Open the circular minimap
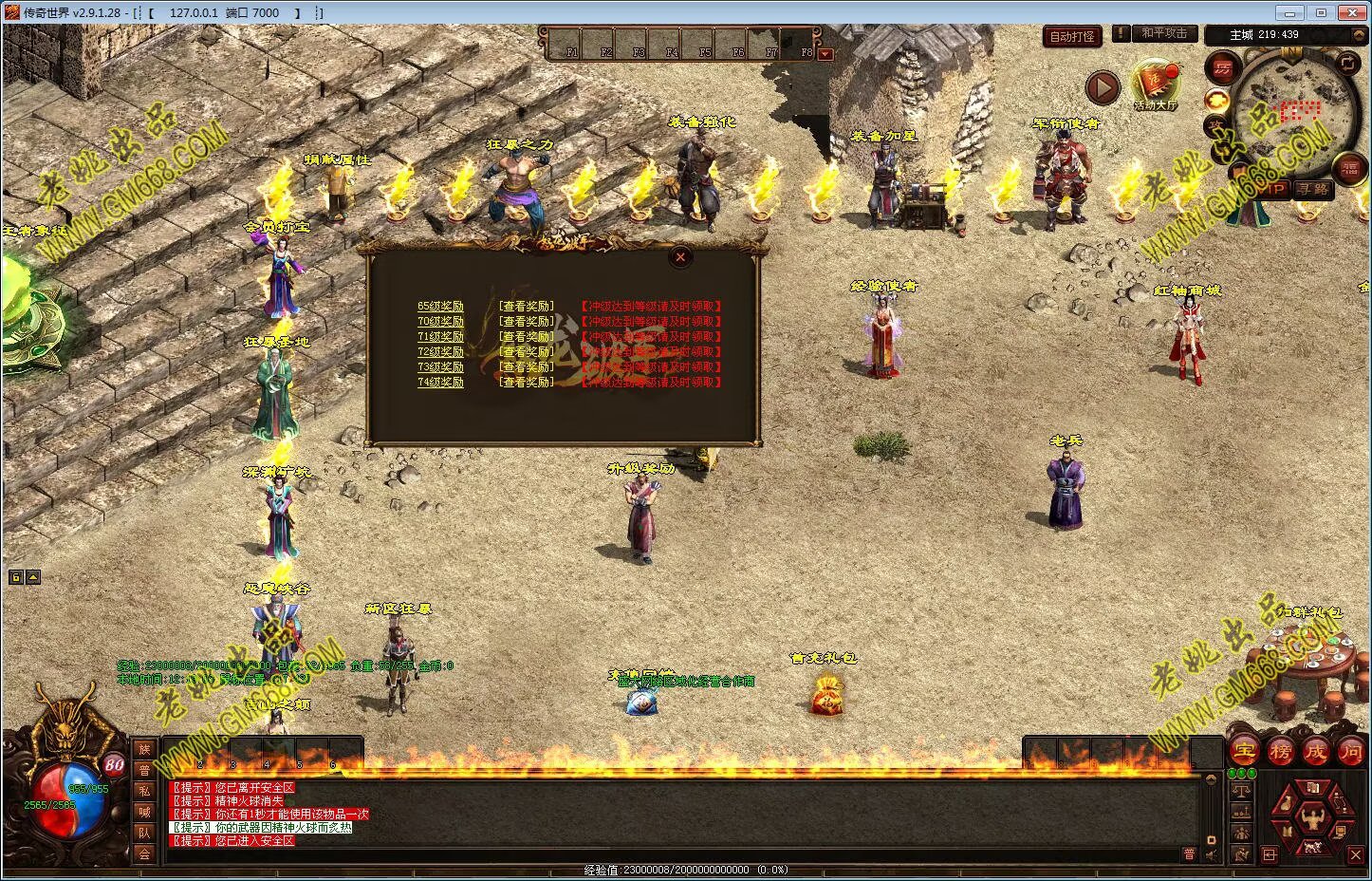Image resolution: width=1372 pixels, height=881 pixels. coord(1293,111)
